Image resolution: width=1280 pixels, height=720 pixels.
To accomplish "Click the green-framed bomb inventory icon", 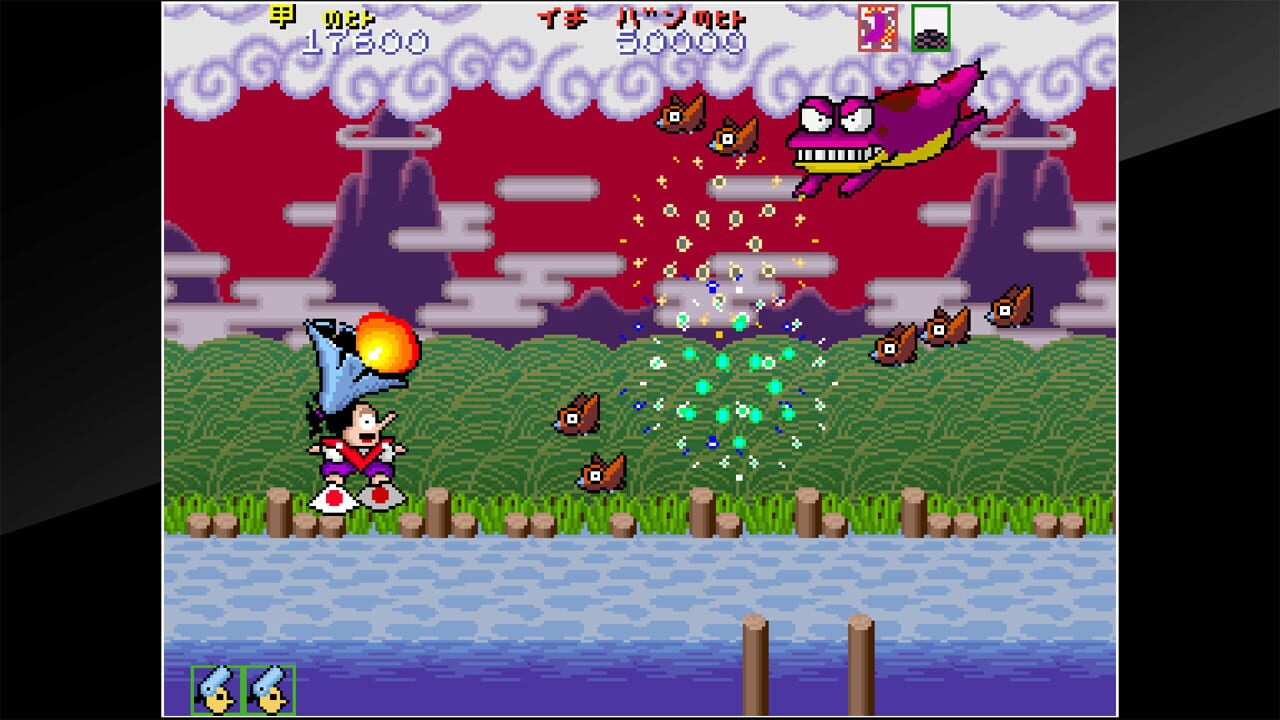I will tap(930, 29).
